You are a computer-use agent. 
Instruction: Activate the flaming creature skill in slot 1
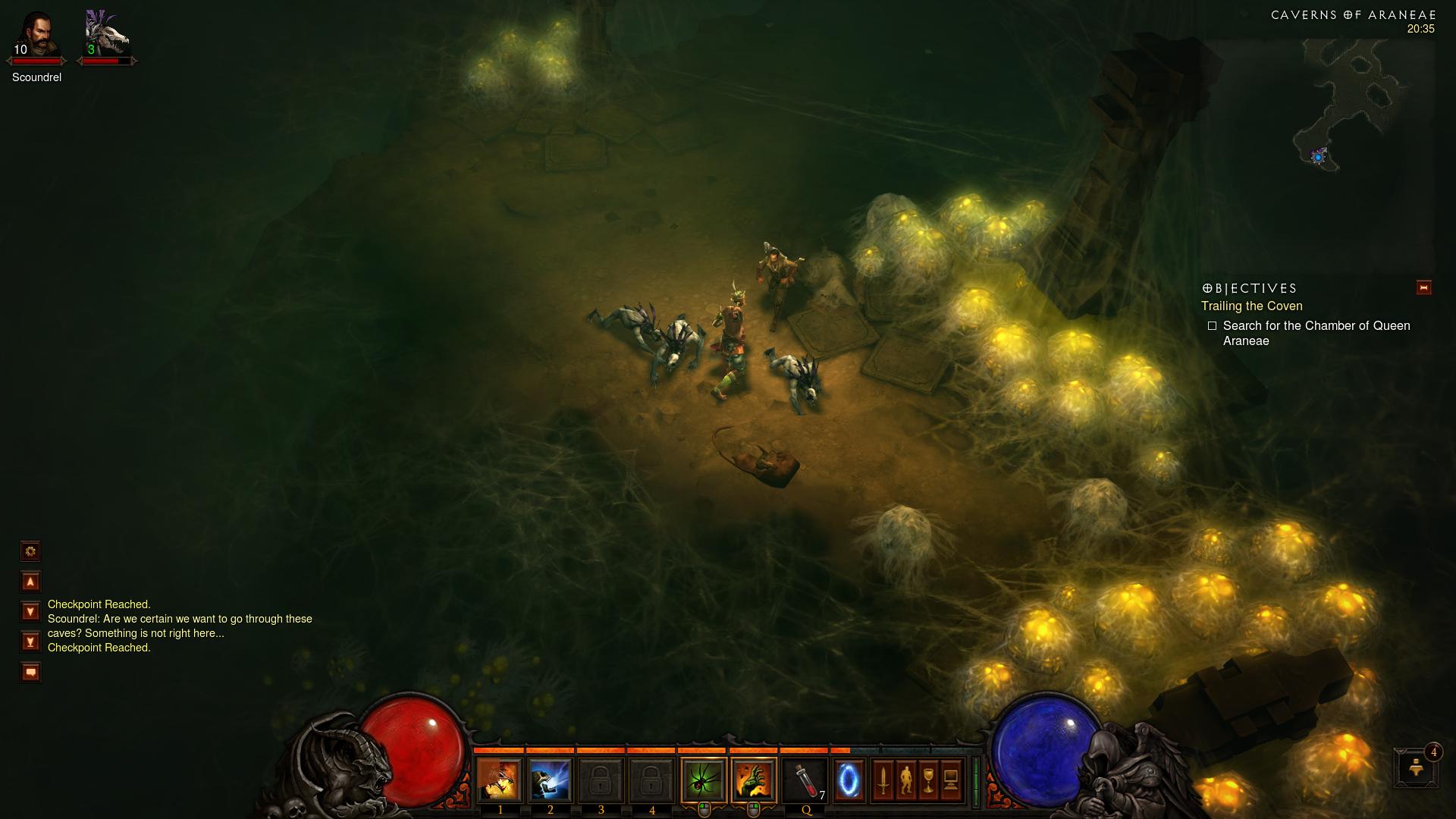click(x=500, y=780)
